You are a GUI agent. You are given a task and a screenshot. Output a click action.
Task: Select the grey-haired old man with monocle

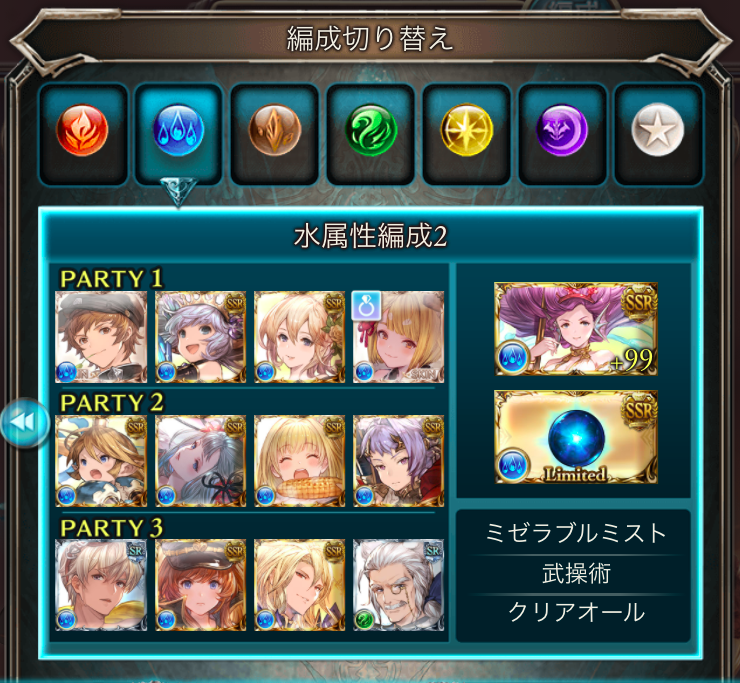pos(399,585)
